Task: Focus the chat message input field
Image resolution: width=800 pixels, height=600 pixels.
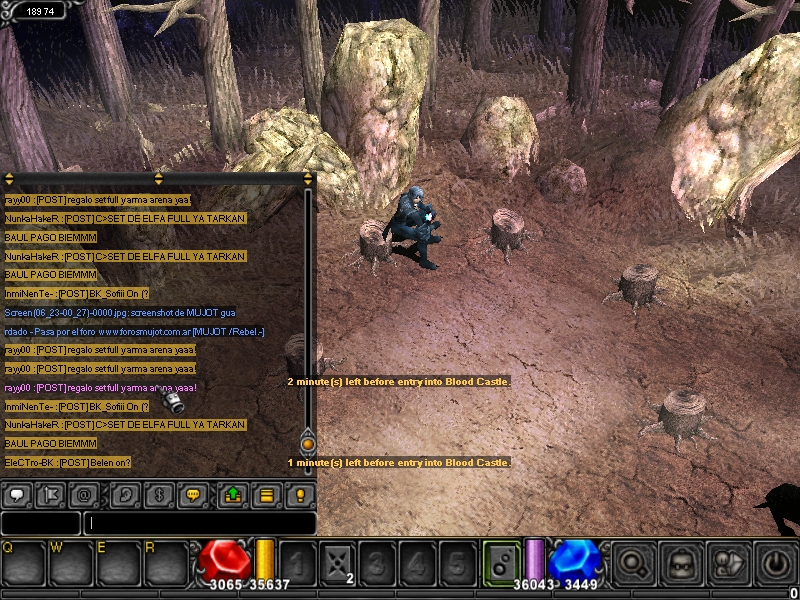Action: tap(200, 523)
